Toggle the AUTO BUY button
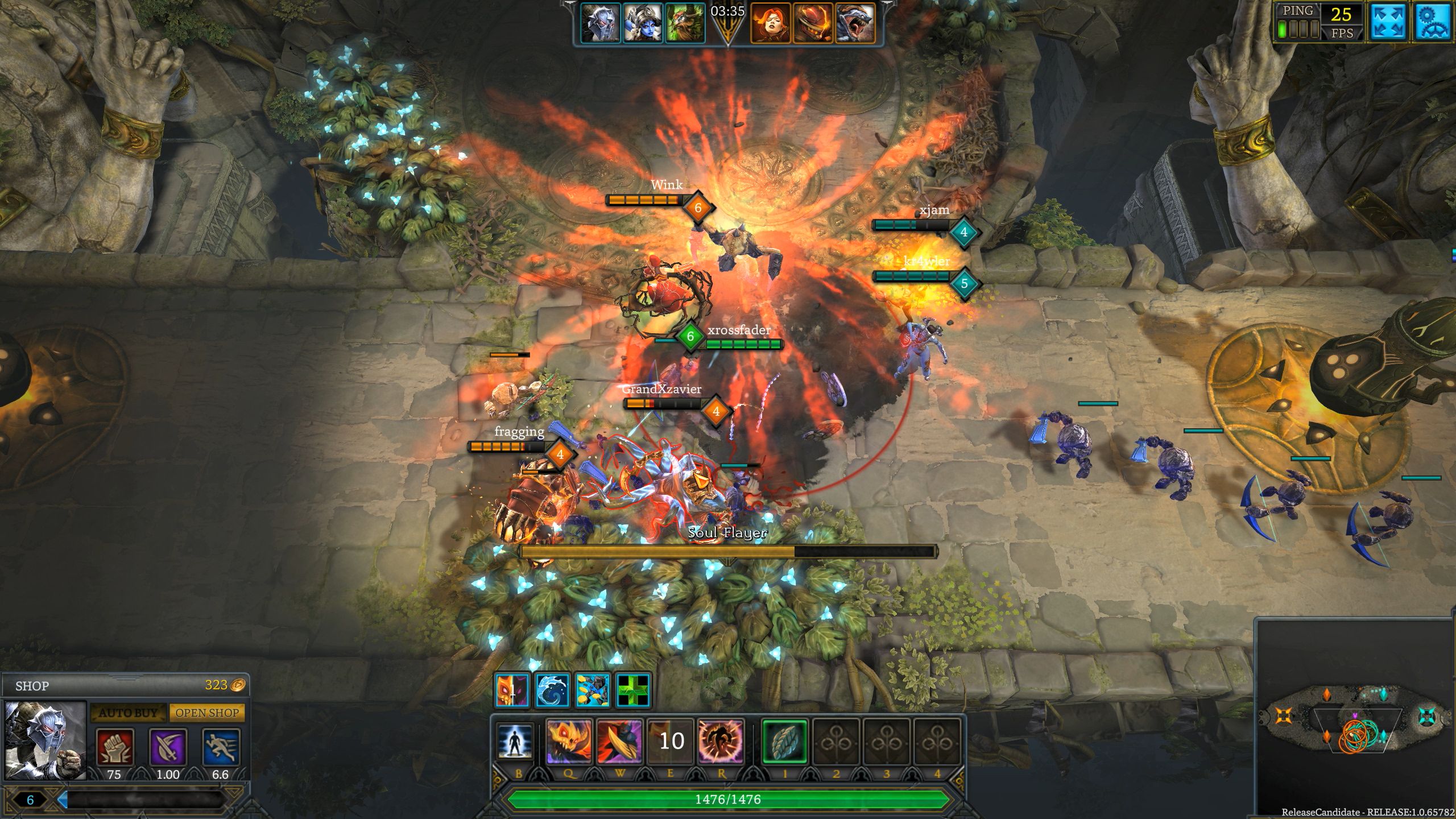 tap(128, 713)
